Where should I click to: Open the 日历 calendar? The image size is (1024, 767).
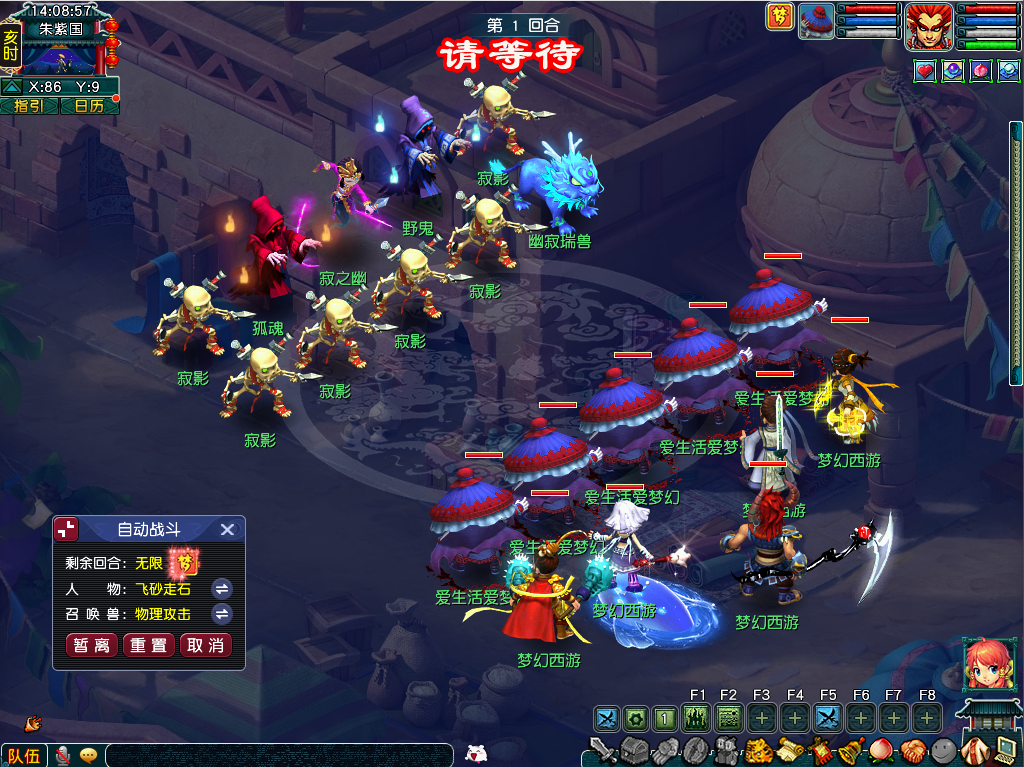pyautogui.click(x=88, y=106)
